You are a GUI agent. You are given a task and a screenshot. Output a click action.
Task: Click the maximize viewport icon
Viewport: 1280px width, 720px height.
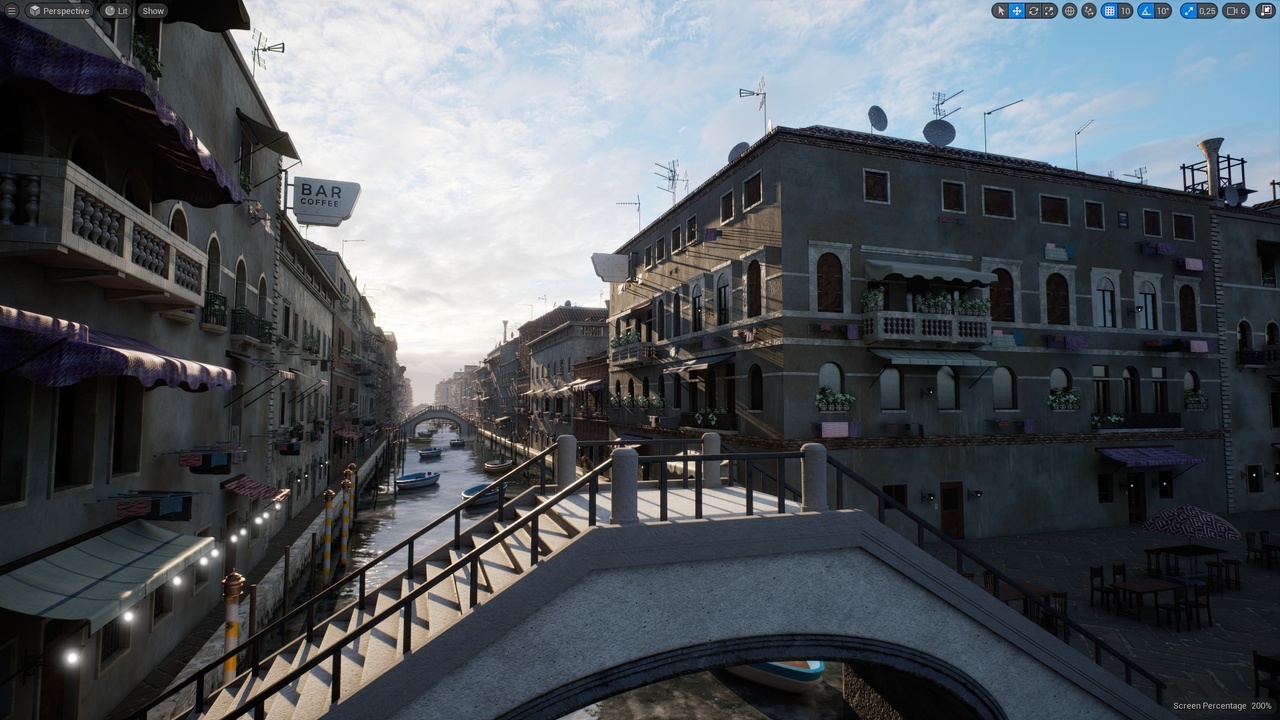point(1264,11)
